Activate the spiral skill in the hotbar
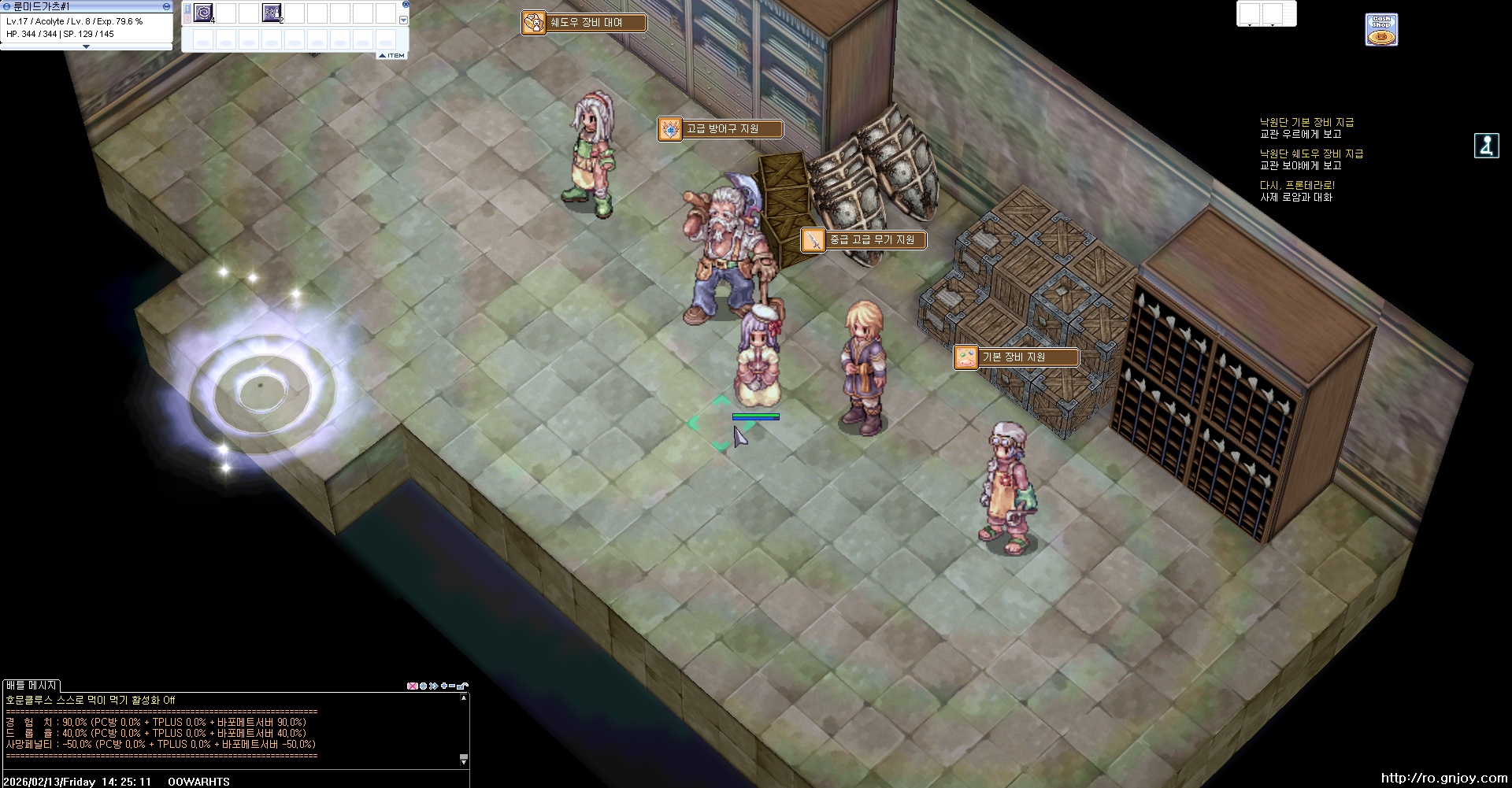1512x788 pixels. [x=203, y=13]
